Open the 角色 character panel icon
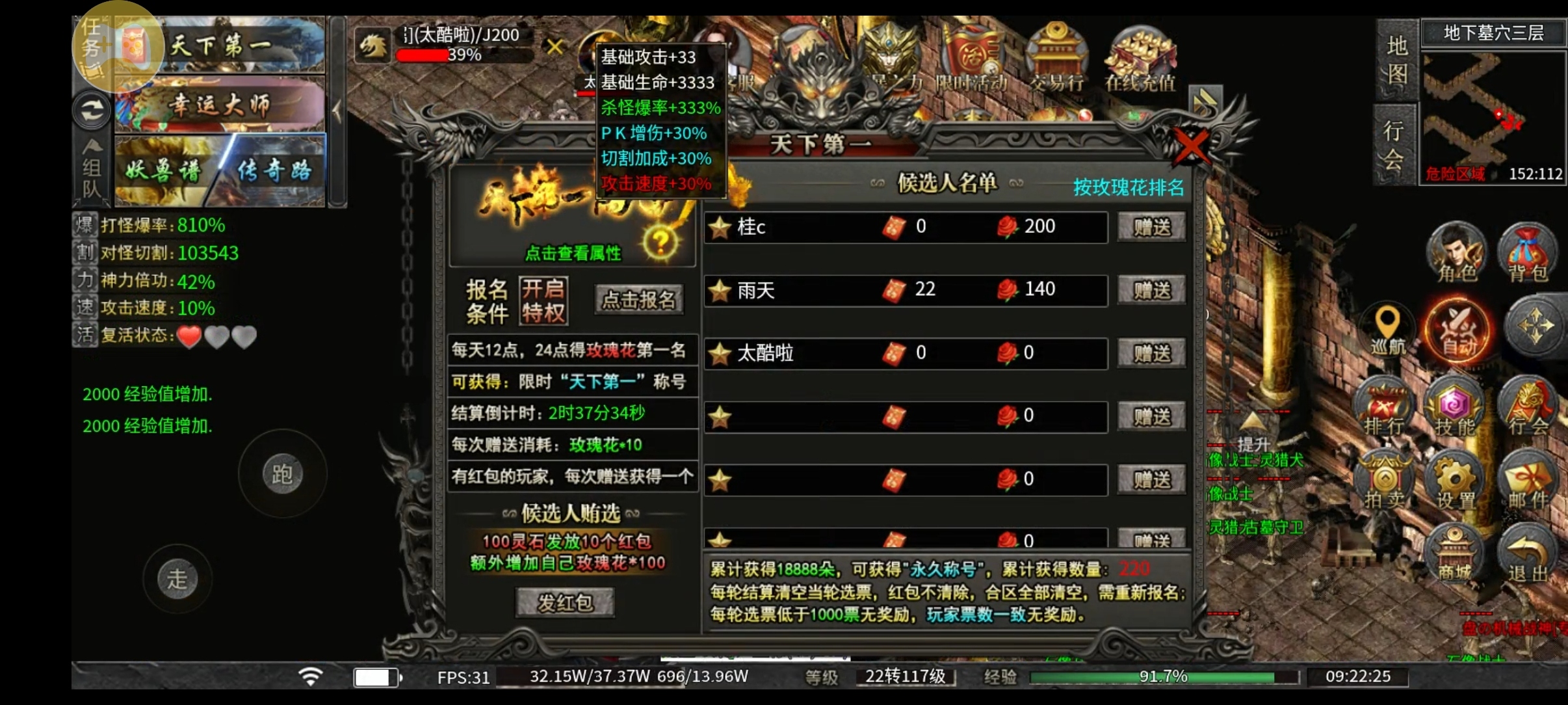 coord(1456,254)
